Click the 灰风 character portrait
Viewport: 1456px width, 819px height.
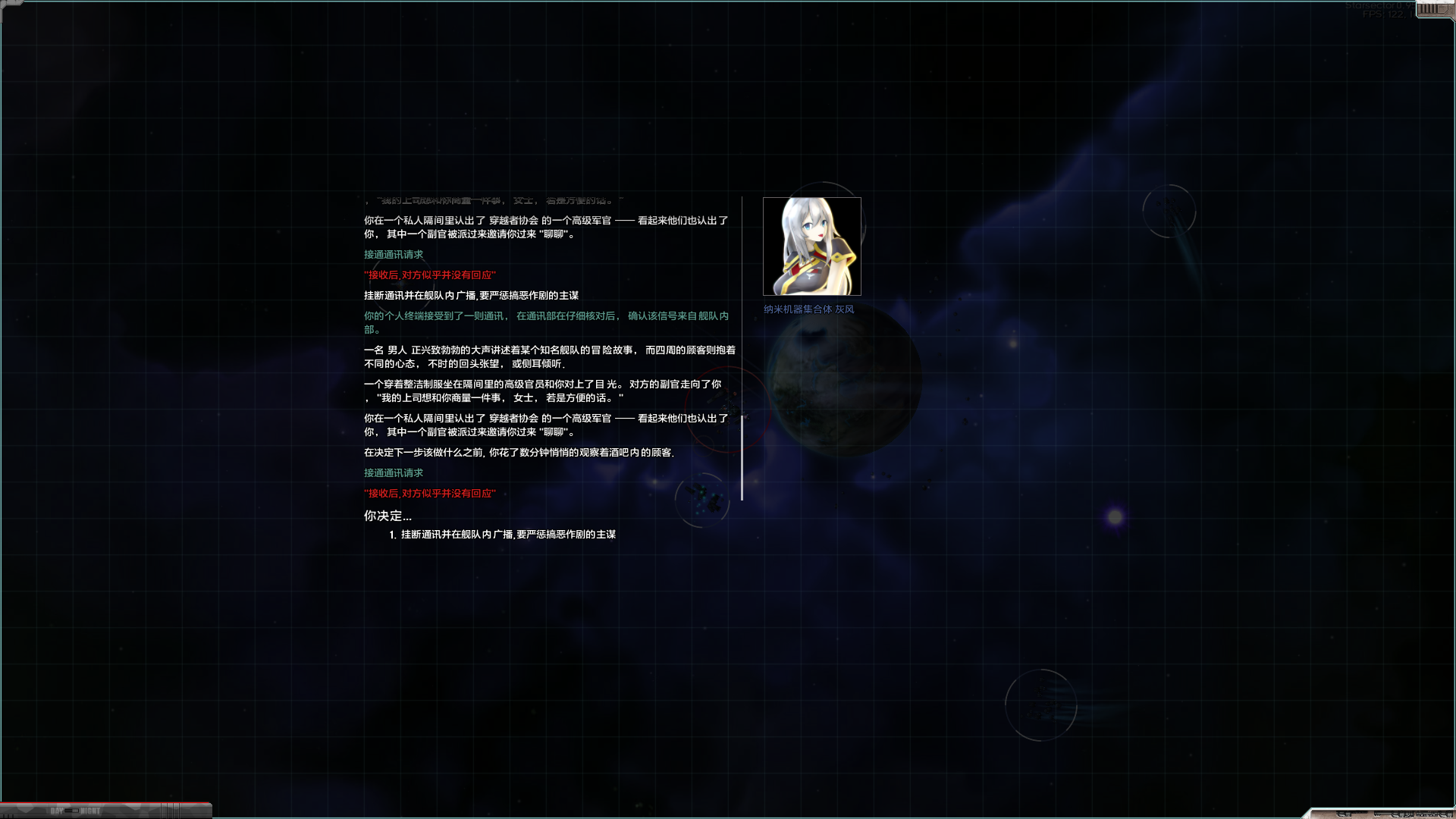[811, 246]
